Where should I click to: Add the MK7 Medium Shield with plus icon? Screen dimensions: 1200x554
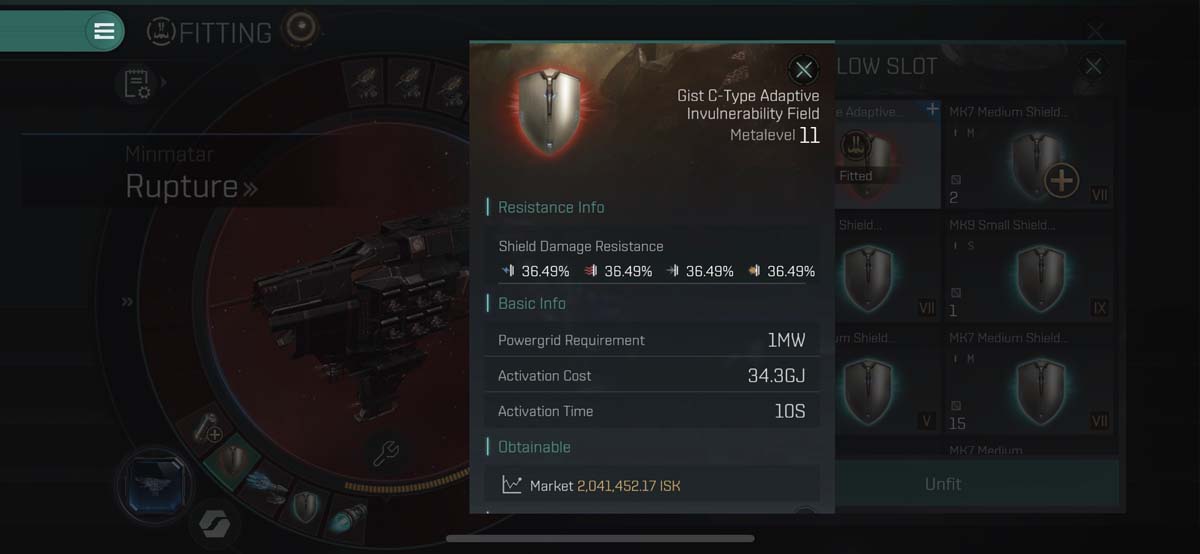(1061, 181)
